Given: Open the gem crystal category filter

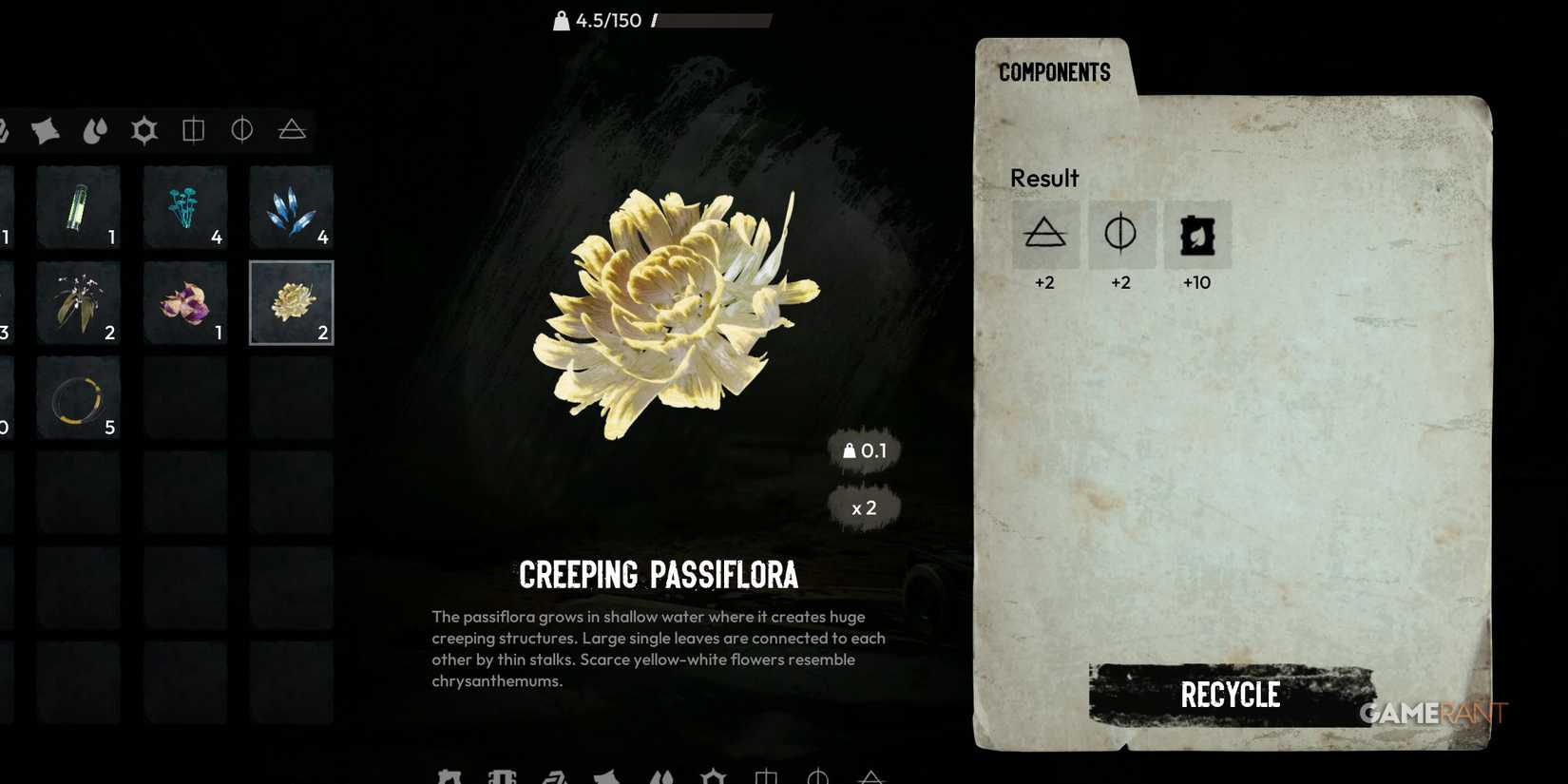Looking at the screenshot, I should pos(144,130).
